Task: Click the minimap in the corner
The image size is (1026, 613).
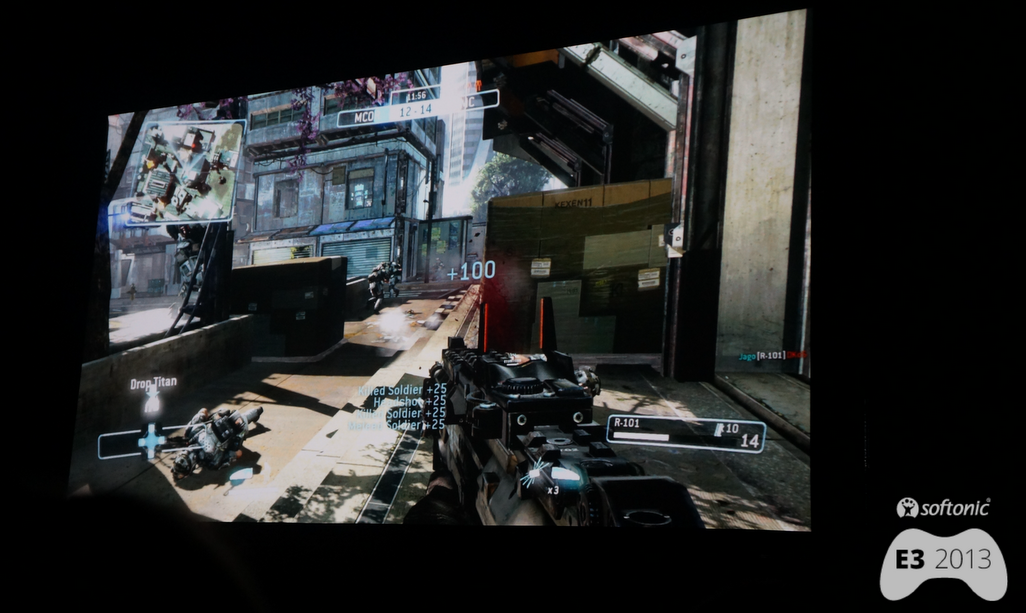Action: (183, 170)
